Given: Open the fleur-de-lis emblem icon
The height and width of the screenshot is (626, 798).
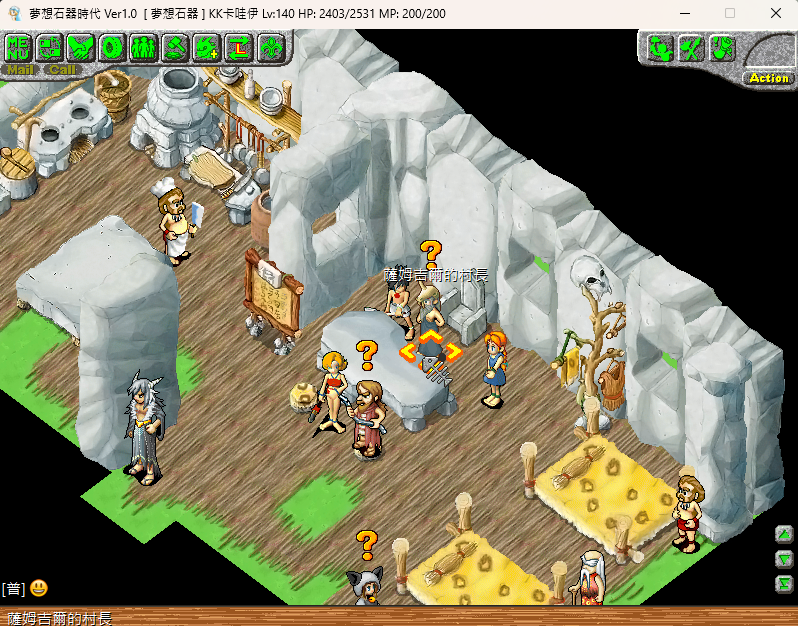Looking at the screenshot, I should click(270, 47).
